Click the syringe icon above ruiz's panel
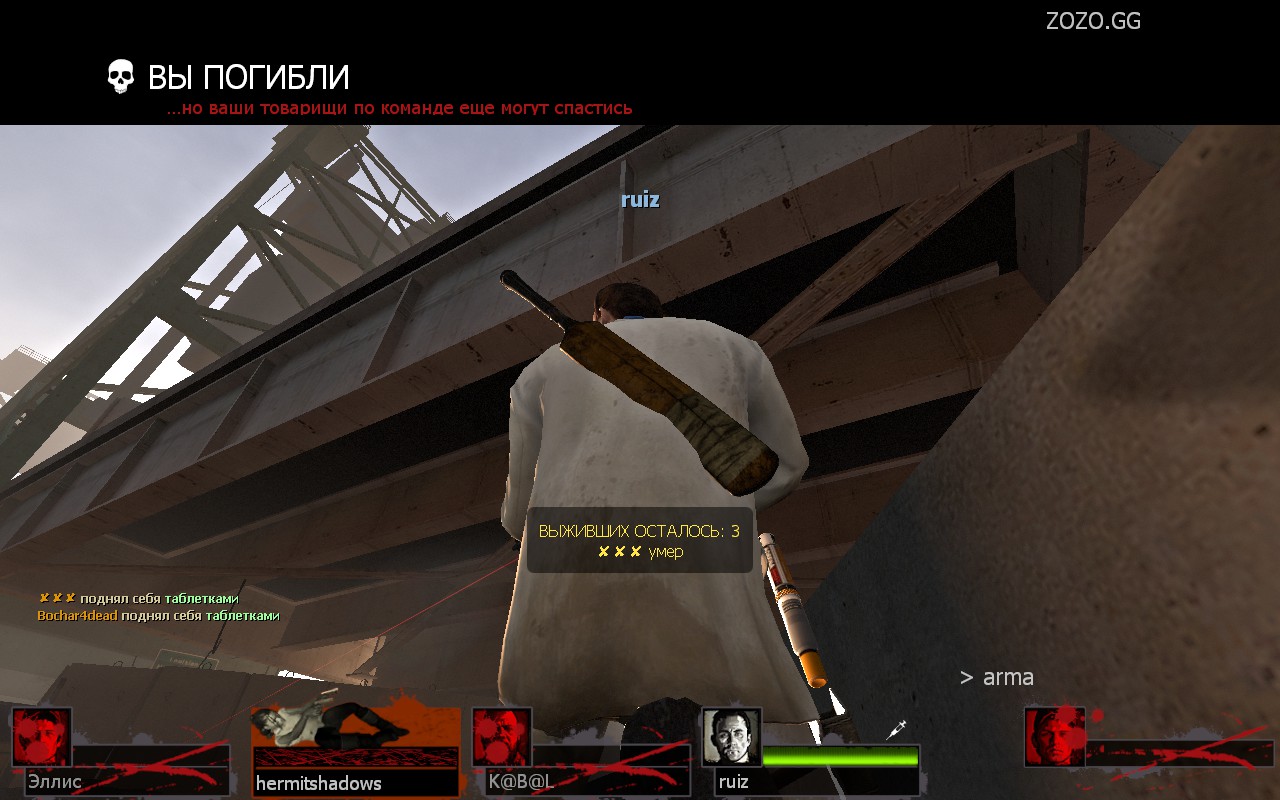The image size is (1280, 800). (896, 730)
